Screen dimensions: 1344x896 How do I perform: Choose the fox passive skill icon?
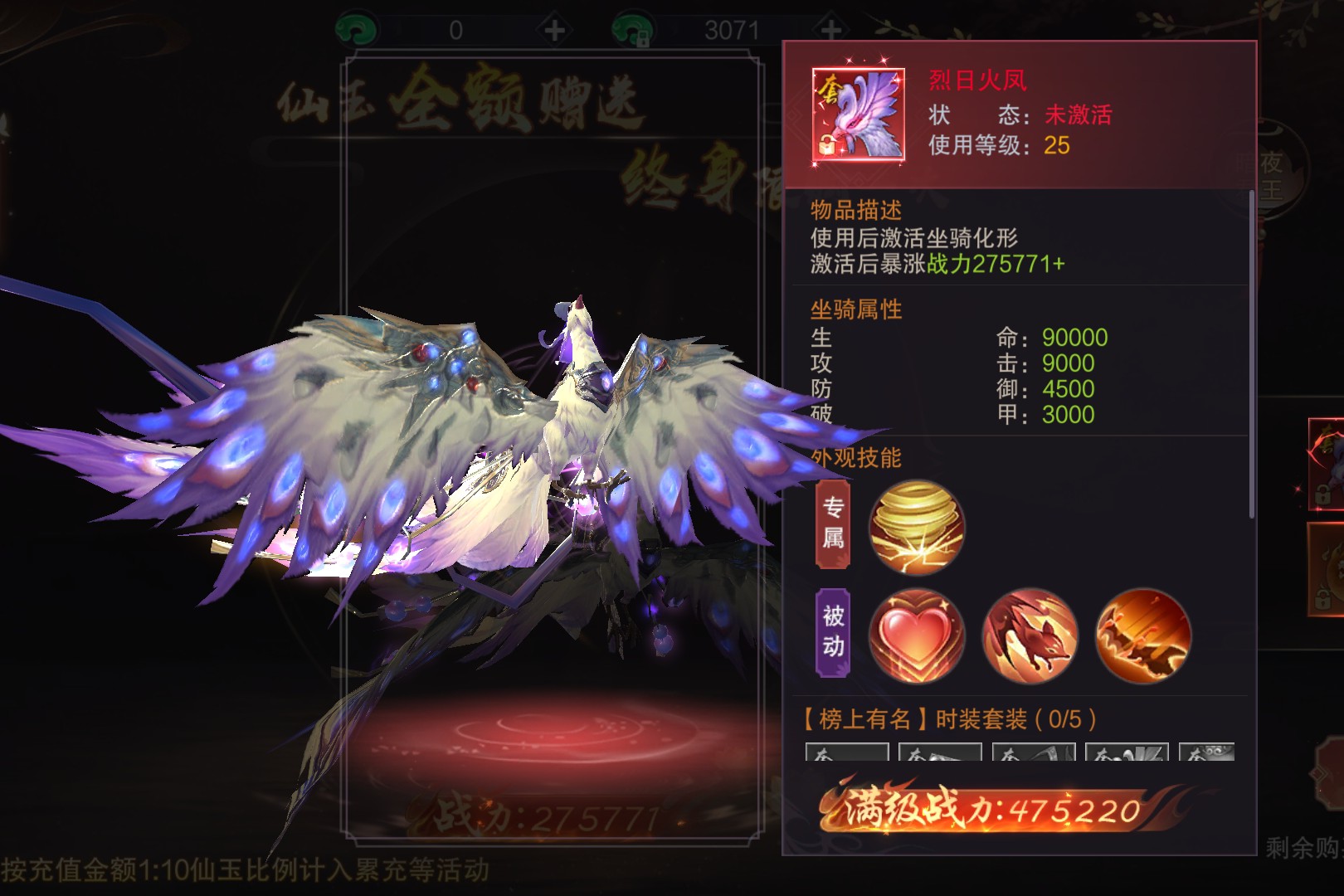1030,635
